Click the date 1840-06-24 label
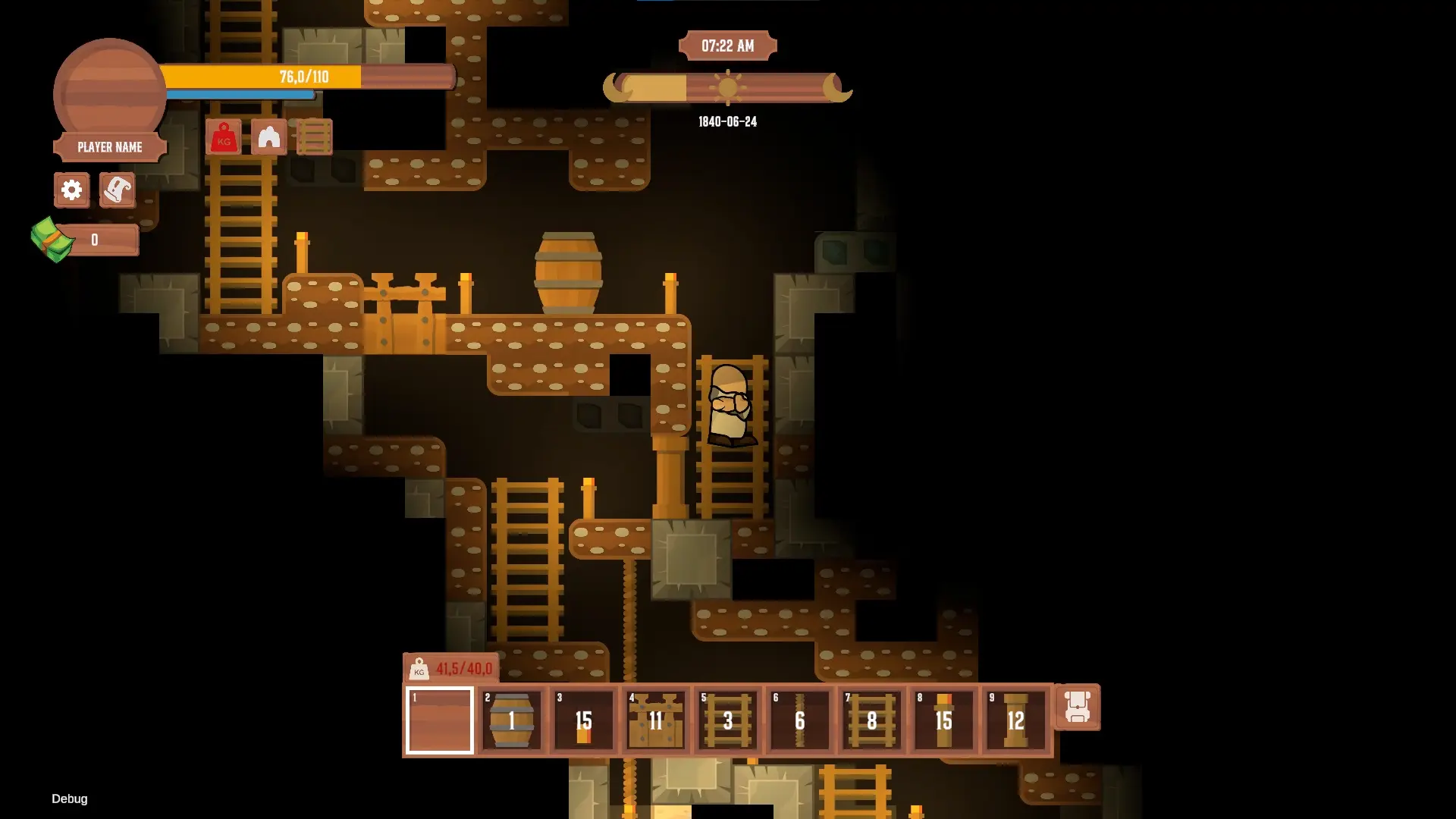This screenshot has width=1456, height=819. (727, 121)
